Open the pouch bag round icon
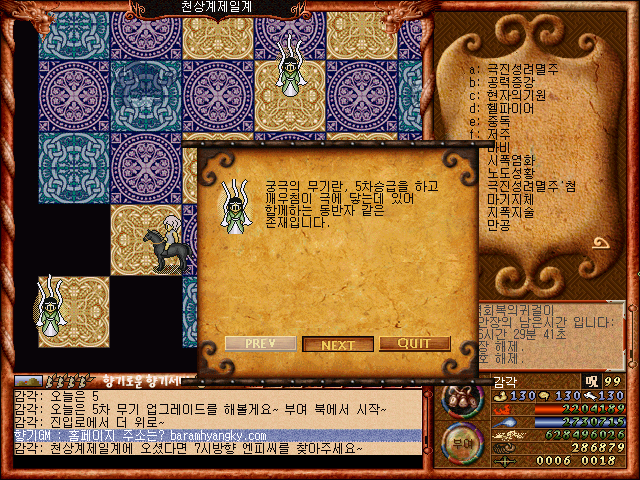 tap(463, 399)
